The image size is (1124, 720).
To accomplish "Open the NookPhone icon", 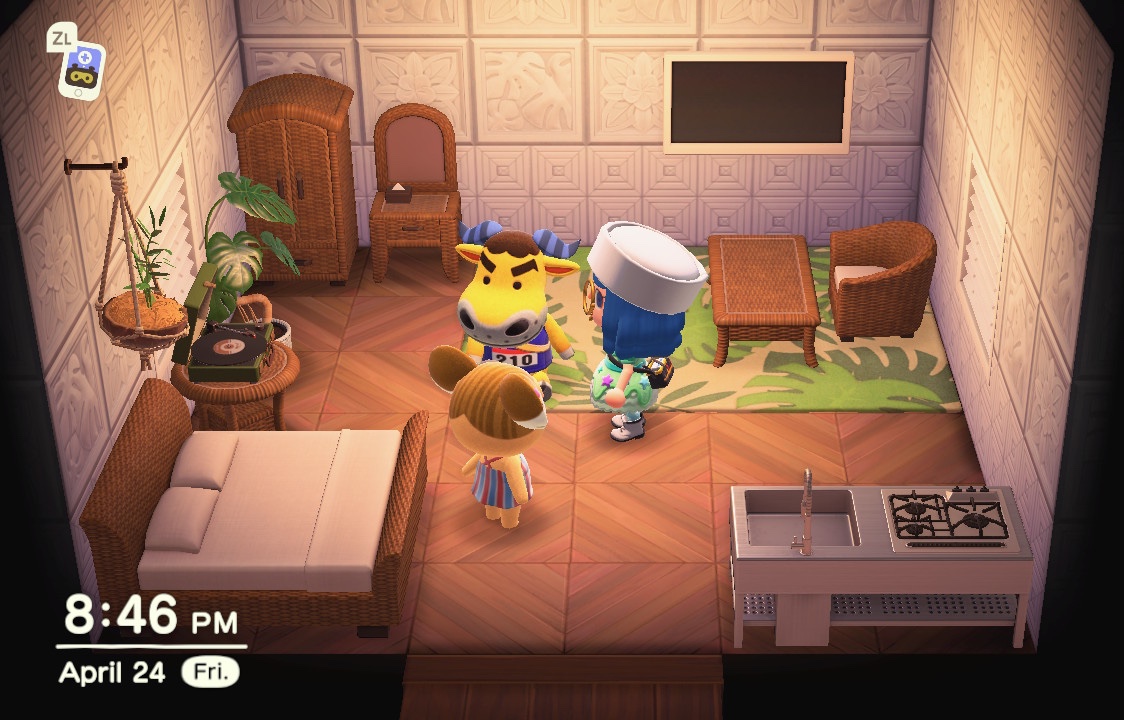I will [x=80, y=68].
